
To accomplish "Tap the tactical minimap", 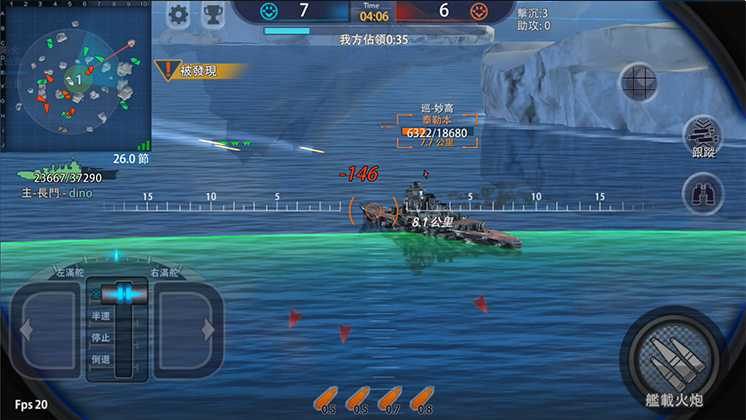I will pyautogui.click(x=75, y=79).
